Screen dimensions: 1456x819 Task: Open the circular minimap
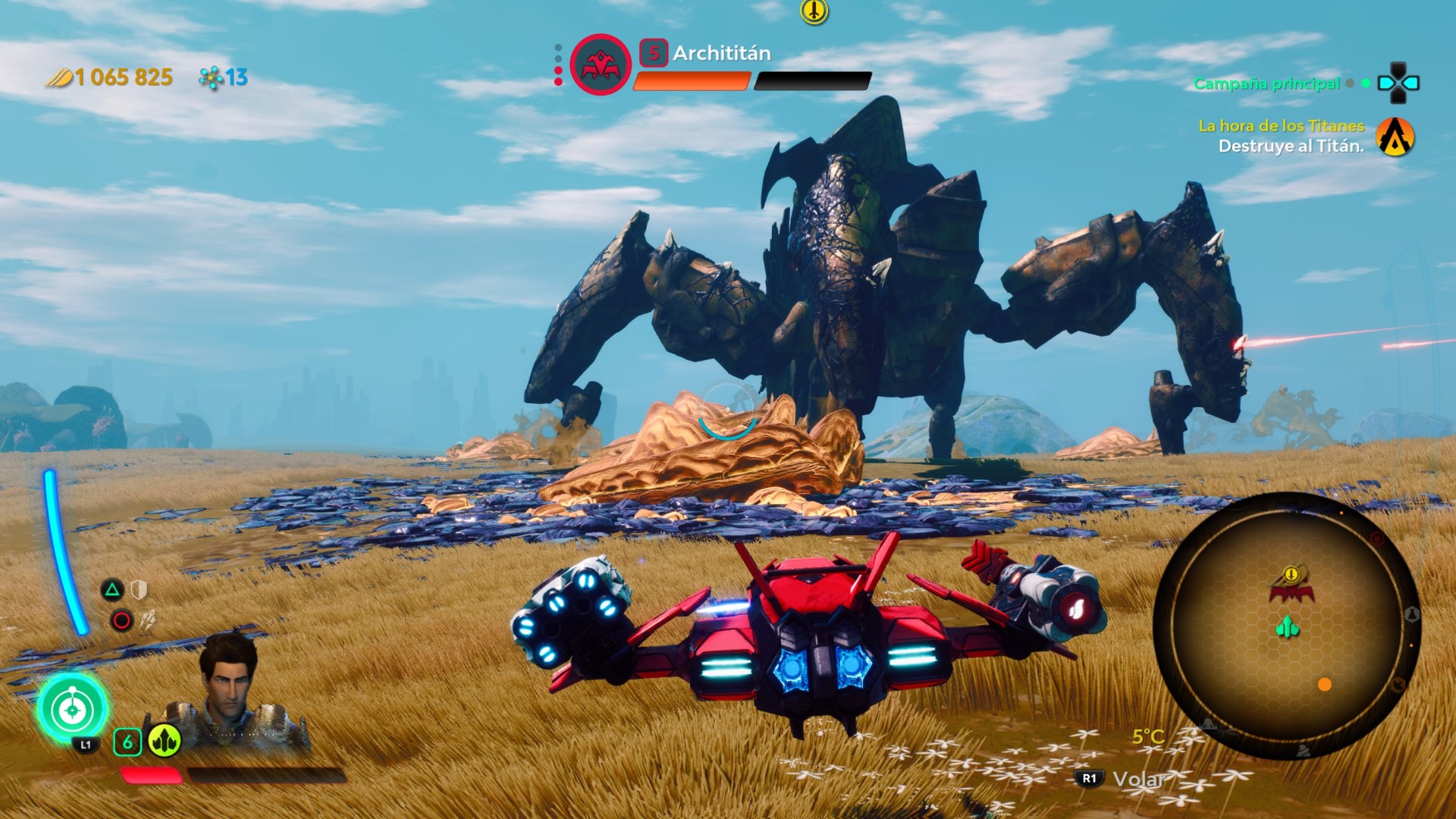click(1286, 626)
